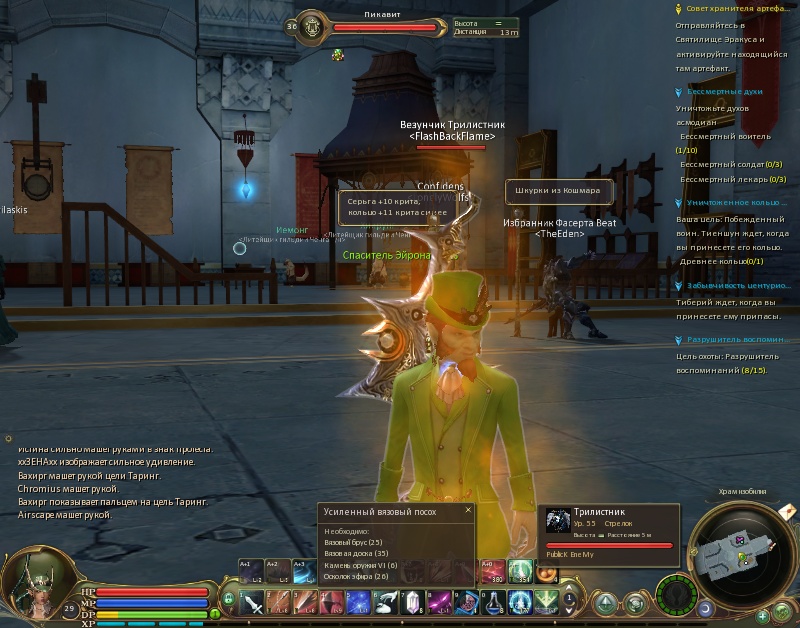Open the Забывчивость центурио... quest entry
Screen dimensions: 800x628
click(738, 286)
